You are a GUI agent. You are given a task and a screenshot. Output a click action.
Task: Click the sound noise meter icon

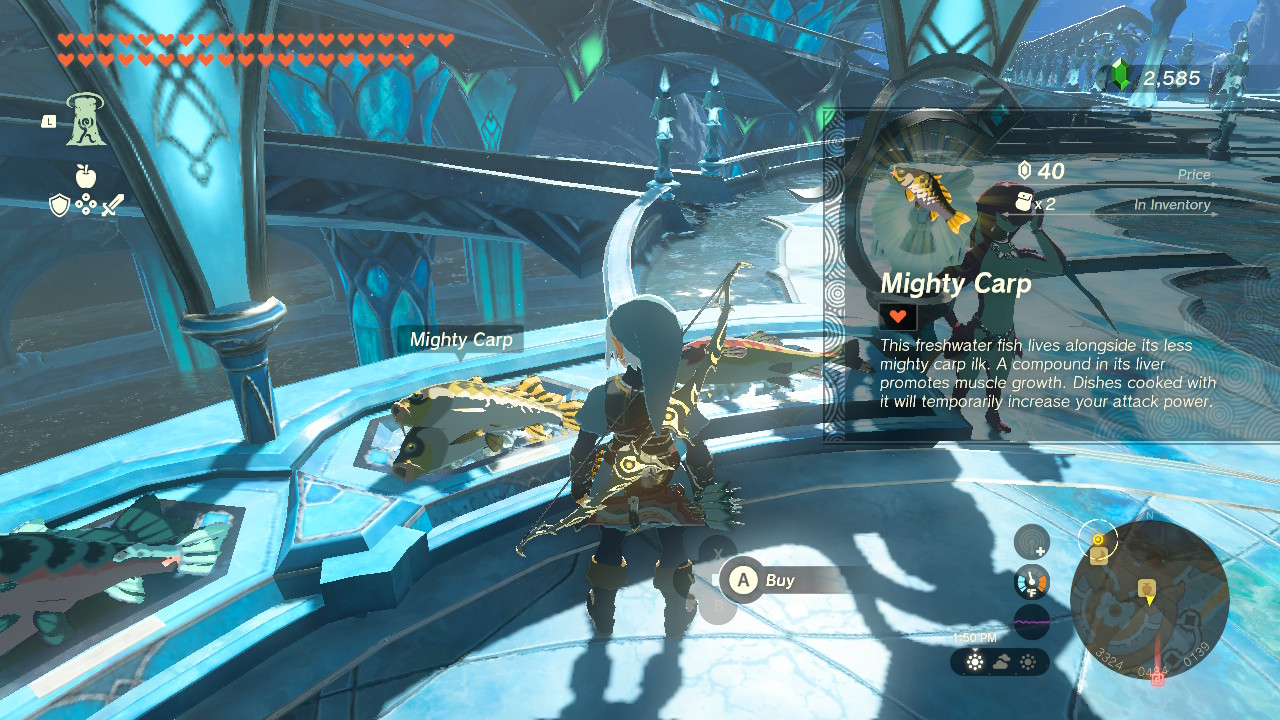tap(1032, 622)
